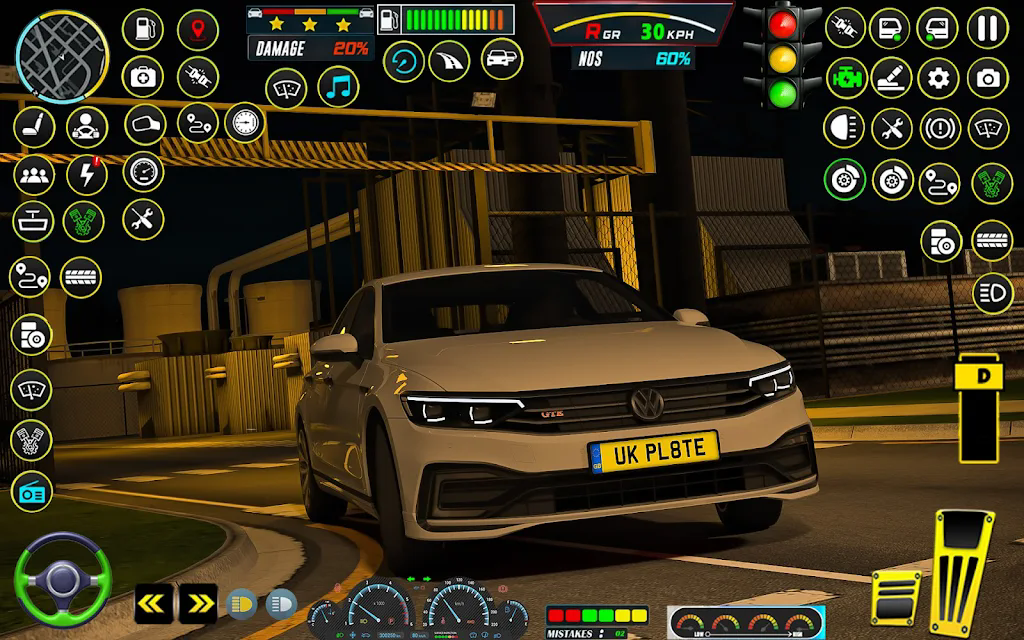The width and height of the screenshot is (1024, 640).
Task: Tap the fuel pump icon
Action: pyautogui.click(x=142, y=29)
